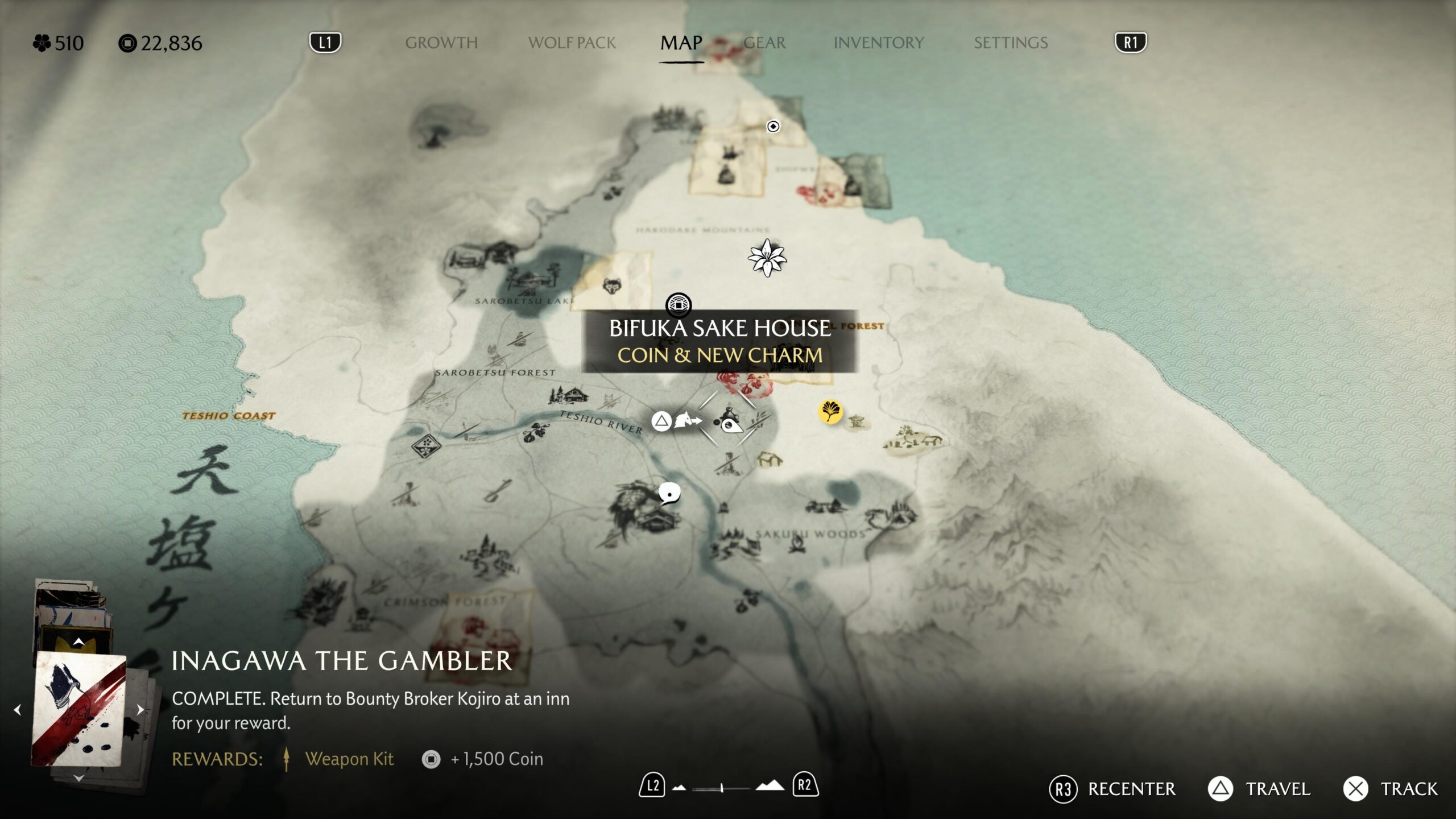Choose the golden ginkgo leaf map marker

[x=830, y=411]
